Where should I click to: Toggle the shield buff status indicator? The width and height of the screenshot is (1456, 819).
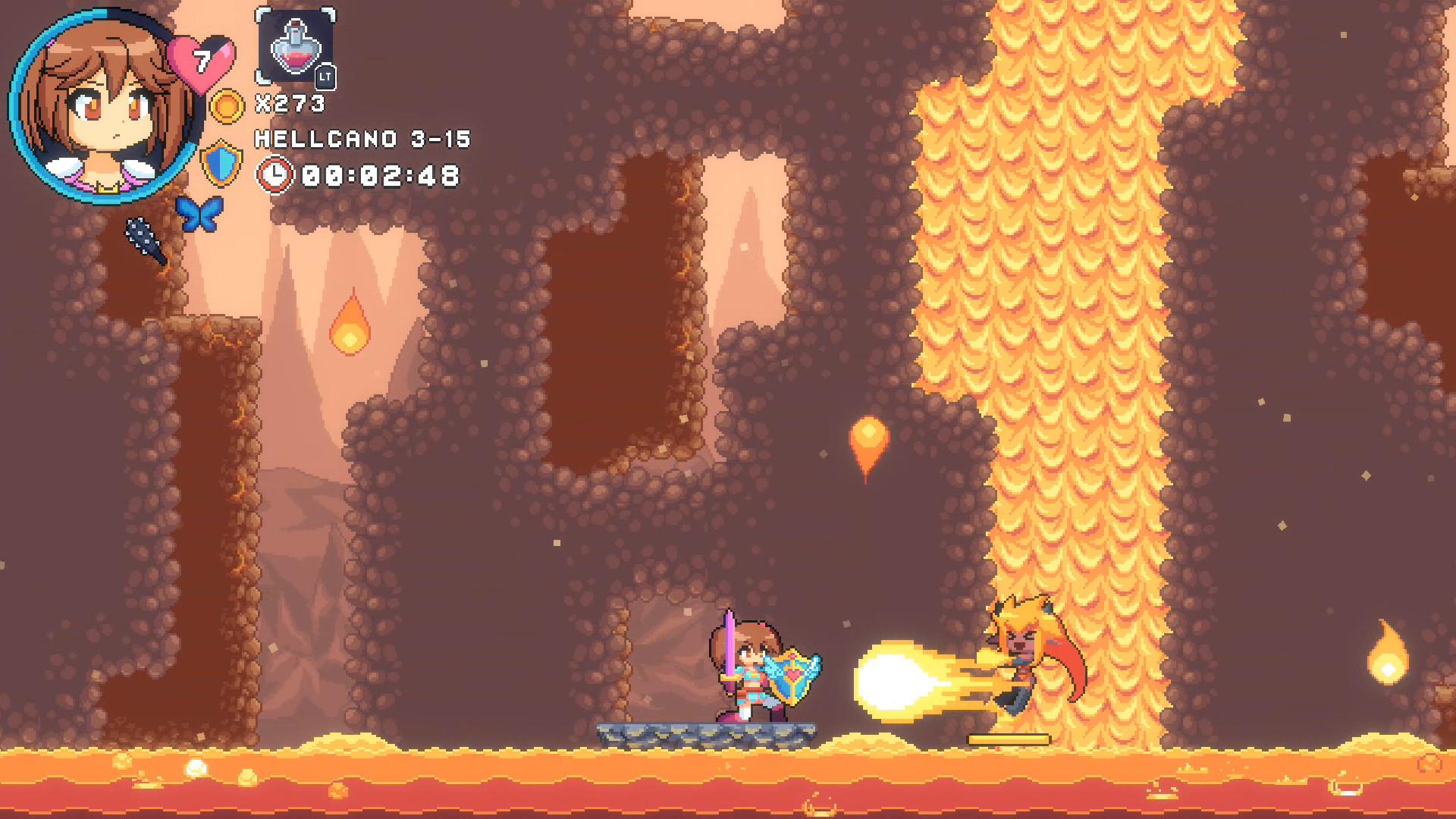point(223,163)
